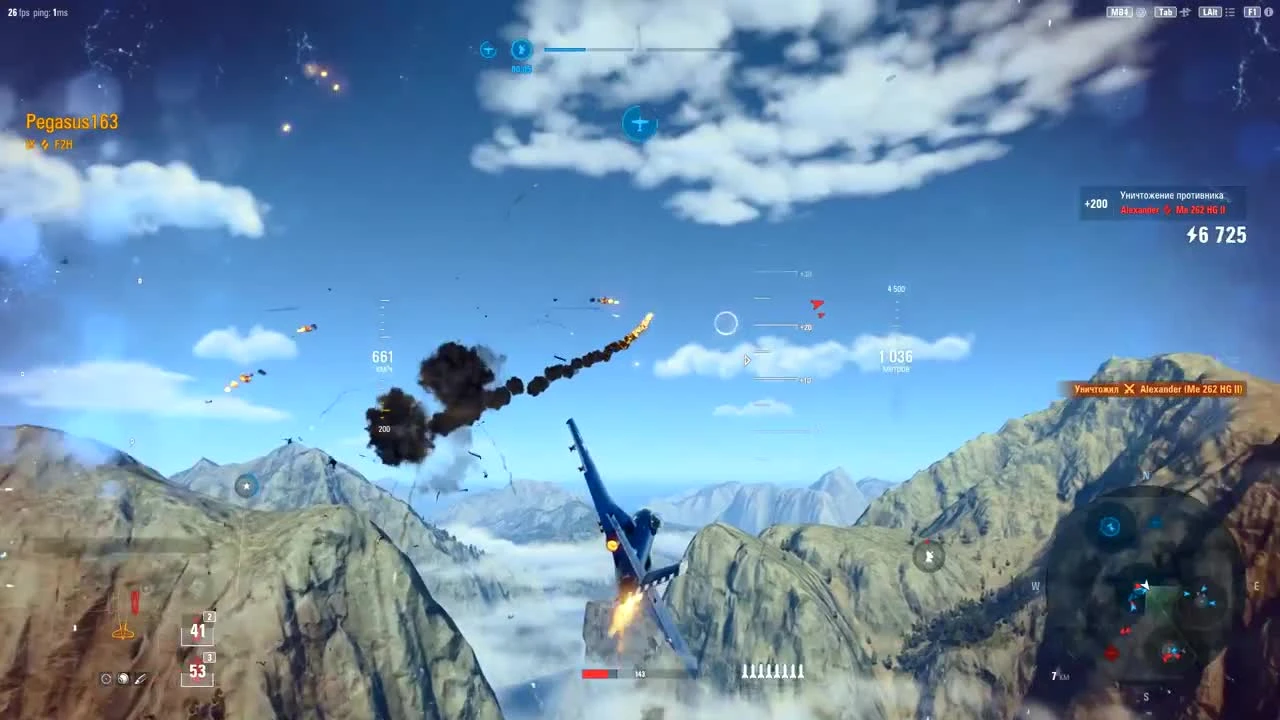Click the list icon next to the LAlt badge

coord(1232,12)
